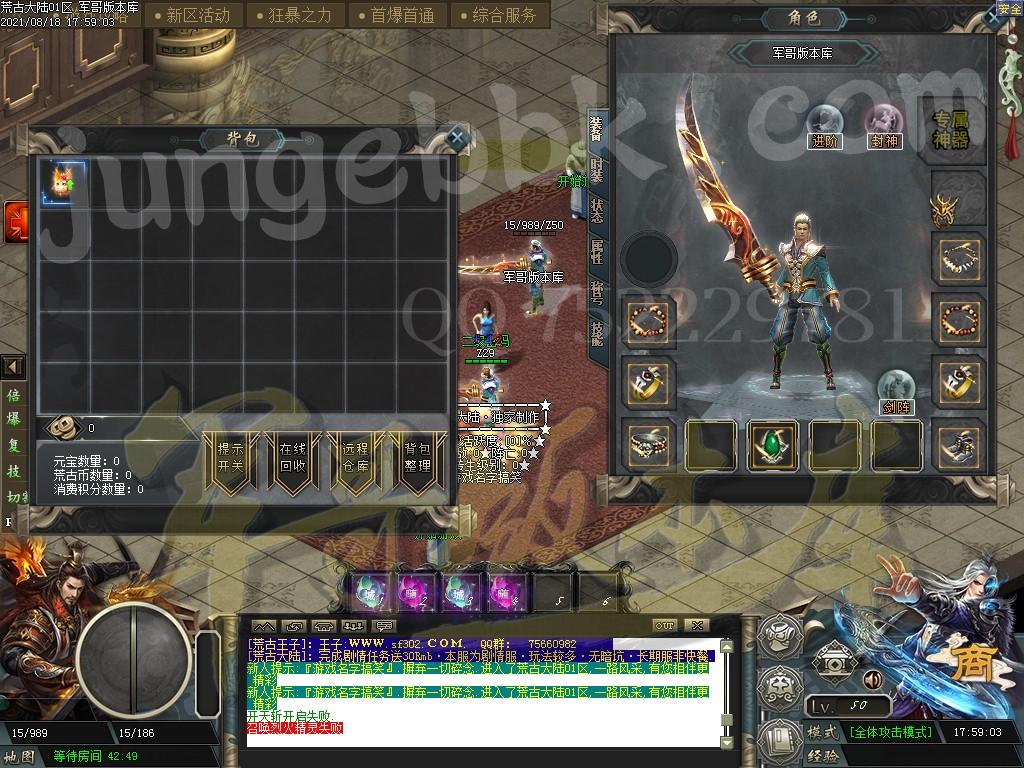Close the 背包 inventory window
This screenshot has width=1024, height=768.
click(x=456, y=138)
